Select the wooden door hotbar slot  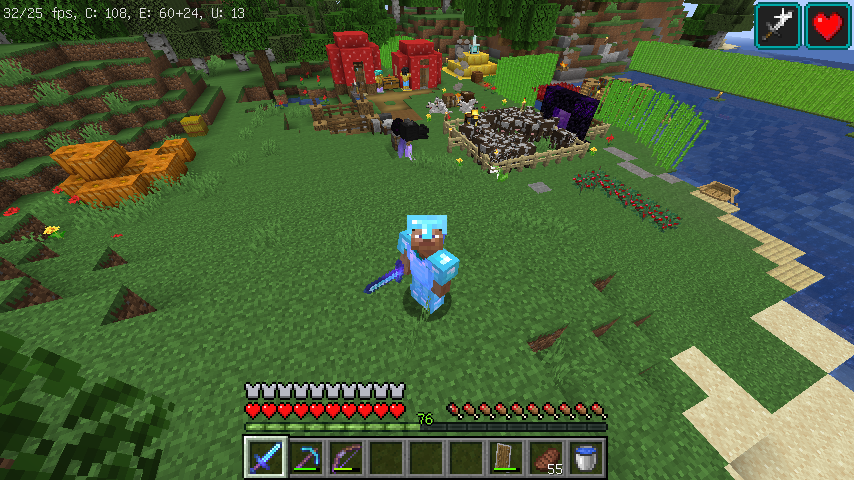click(x=506, y=458)
